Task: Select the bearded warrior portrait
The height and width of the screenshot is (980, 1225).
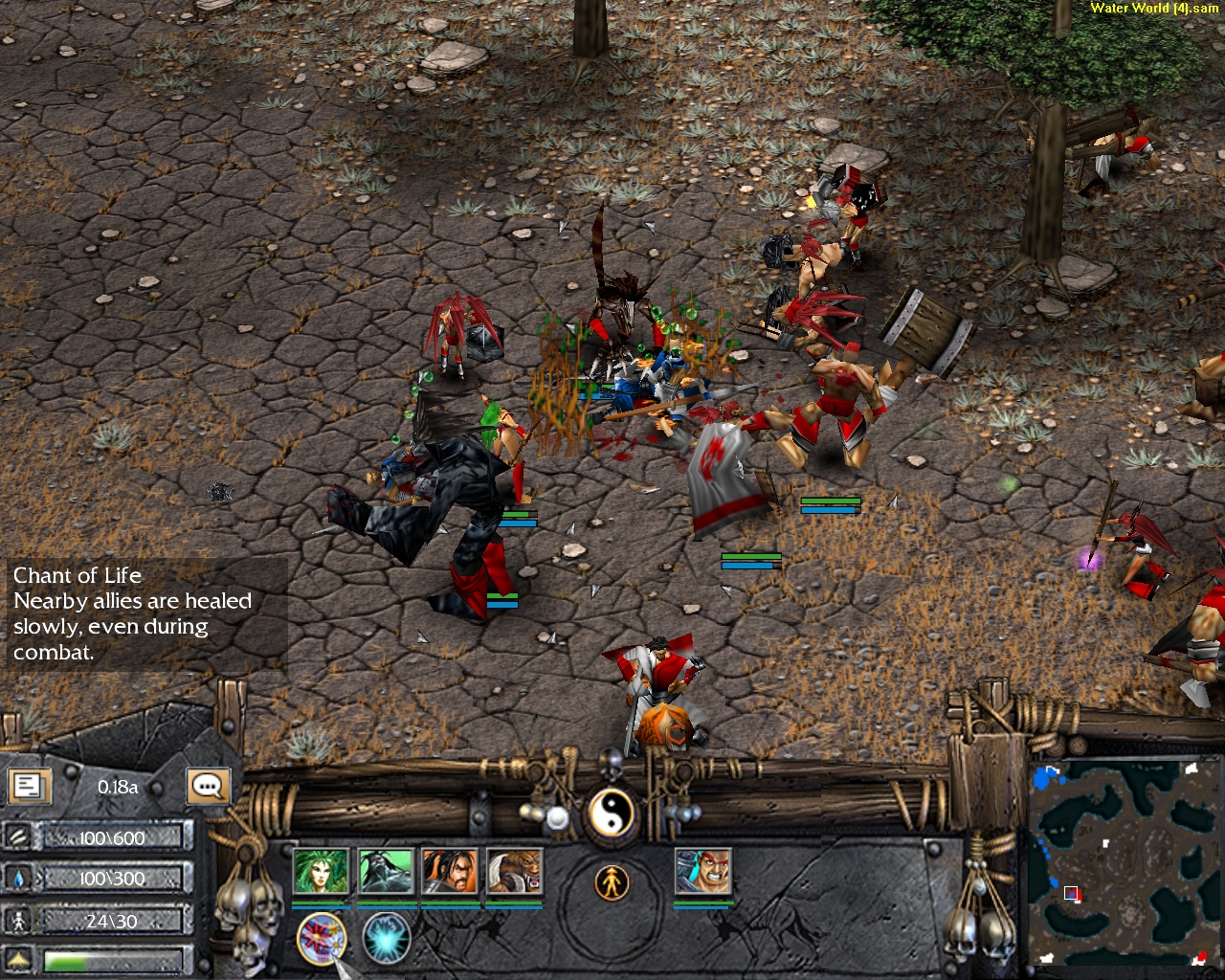Action: pyautogui.click(x=450, y=873)
